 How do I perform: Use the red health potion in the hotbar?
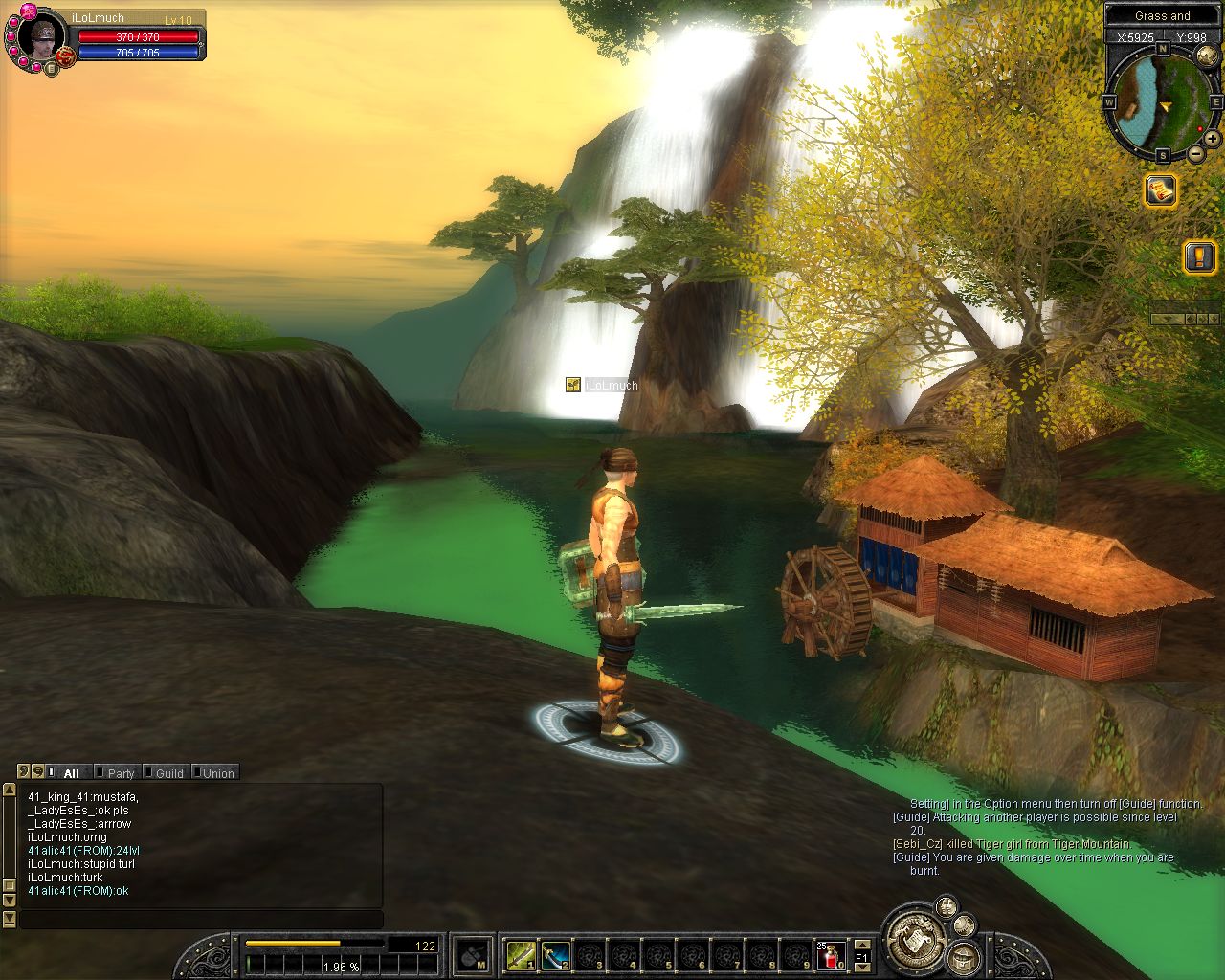[x=831, y=954]
